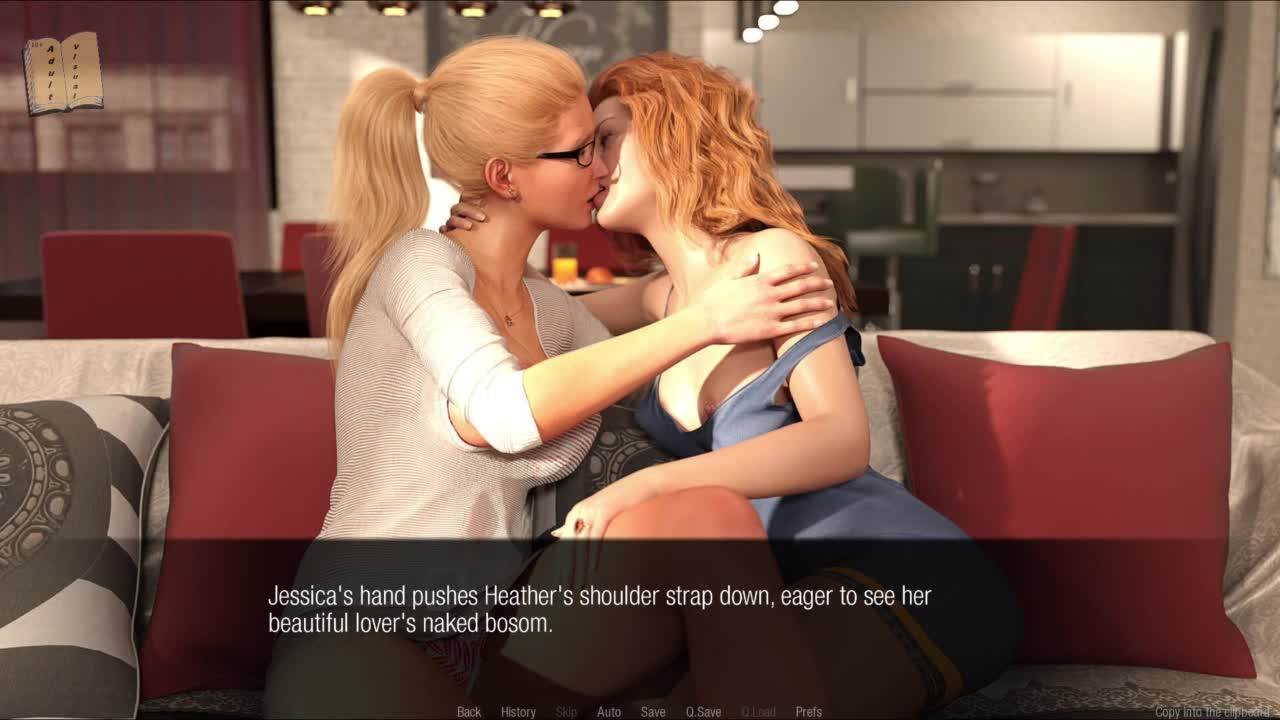The image size is (1280, 720).
Task: Open the dialogue History log
Action: (518, 712)
